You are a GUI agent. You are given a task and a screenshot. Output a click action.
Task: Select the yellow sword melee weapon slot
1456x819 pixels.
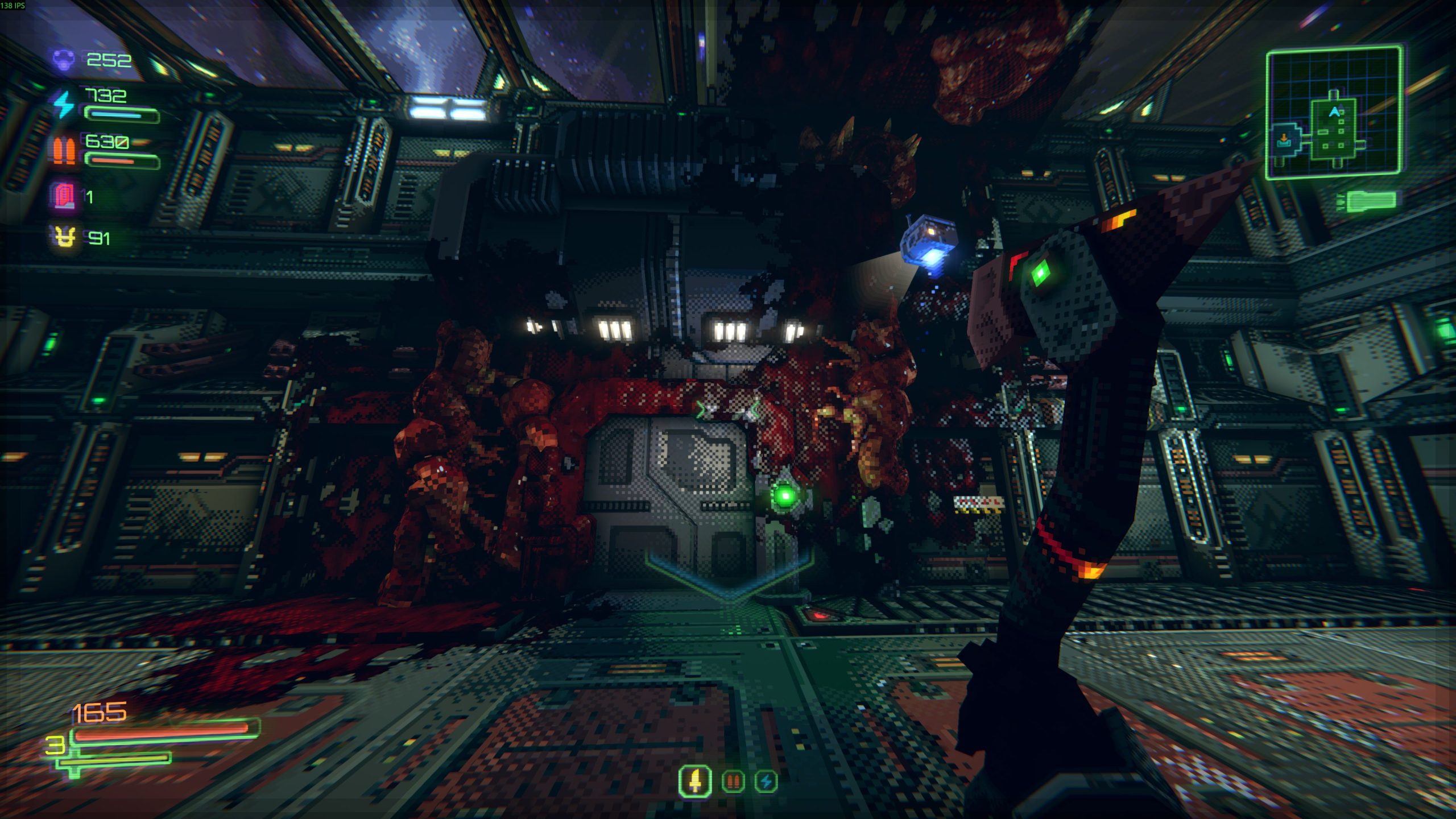(696, 781)
